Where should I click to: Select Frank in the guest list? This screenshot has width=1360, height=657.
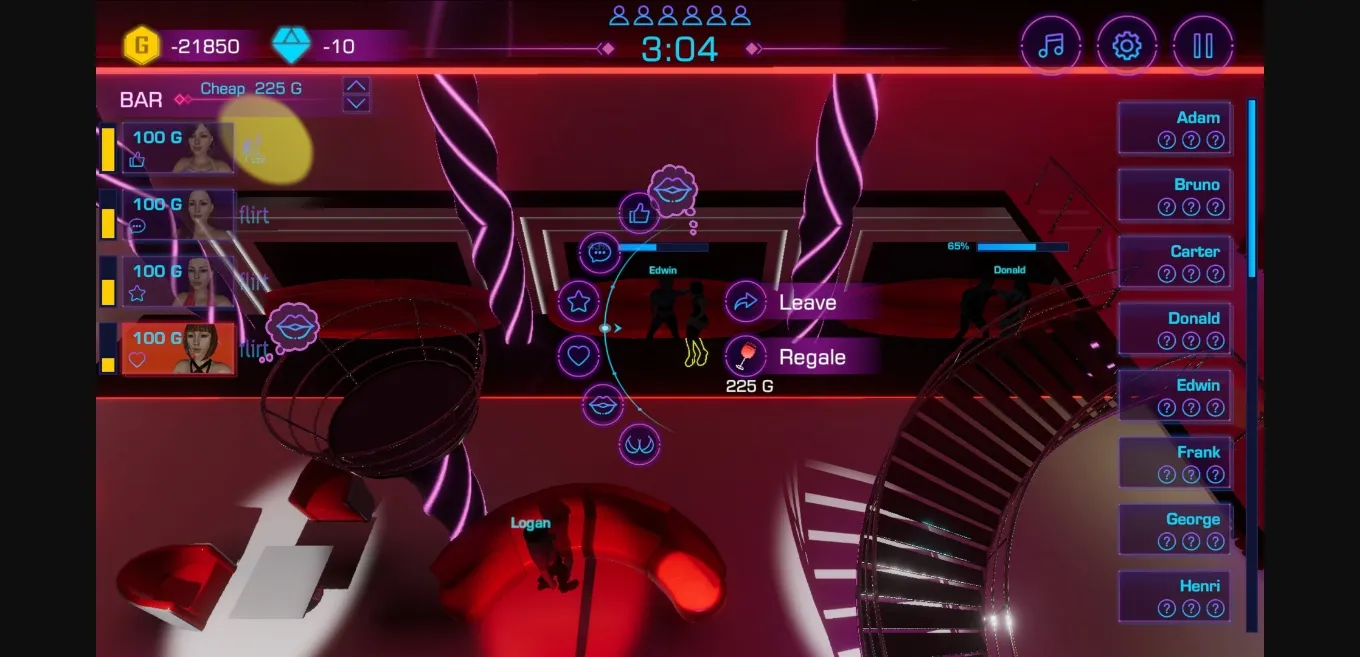point(1174,464)
